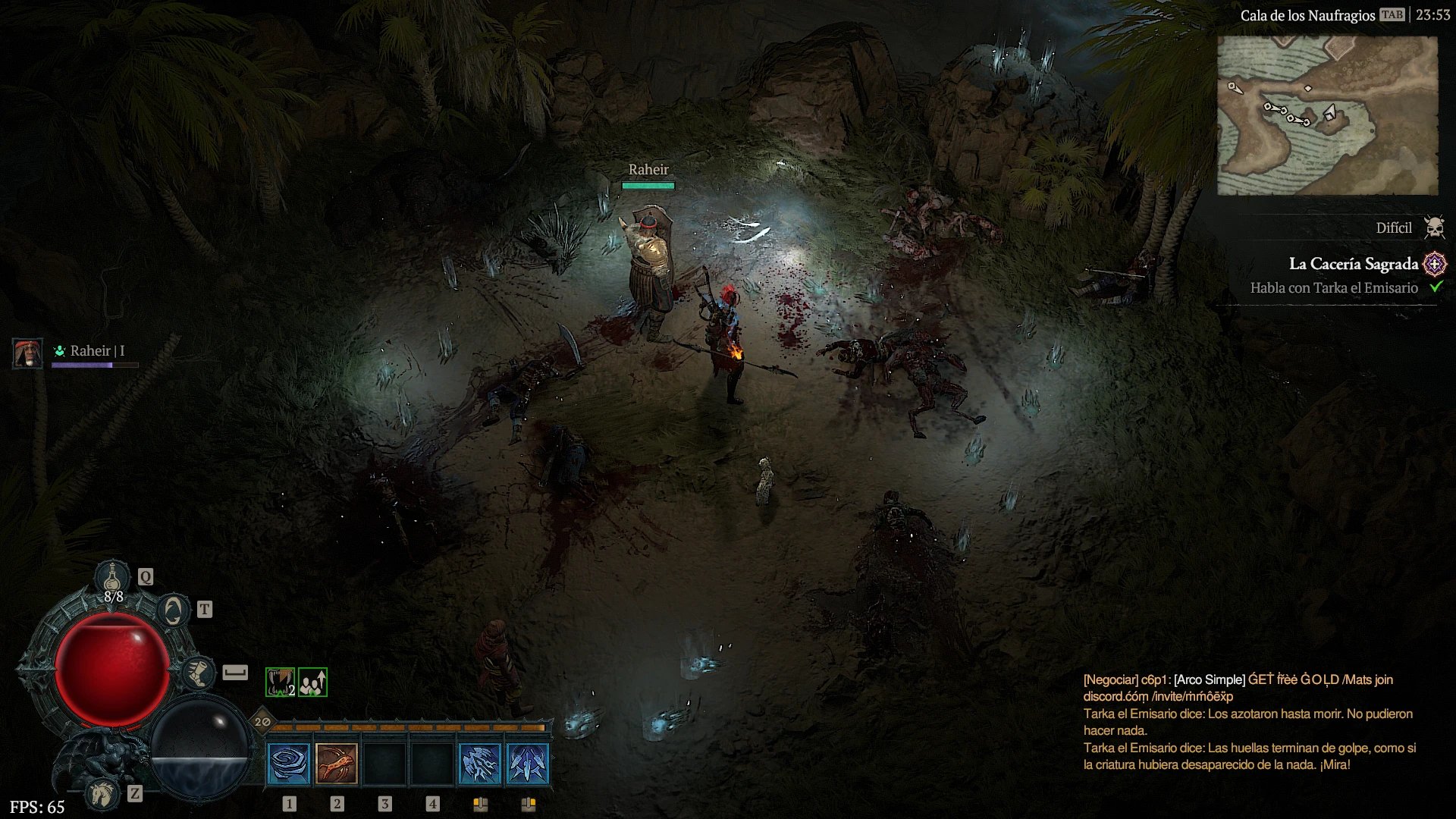Screen dimensions: 1456x819
Task: Click the Difícil difficulty skull icon
Action: pyautogui.click(x=1434, y=227)
